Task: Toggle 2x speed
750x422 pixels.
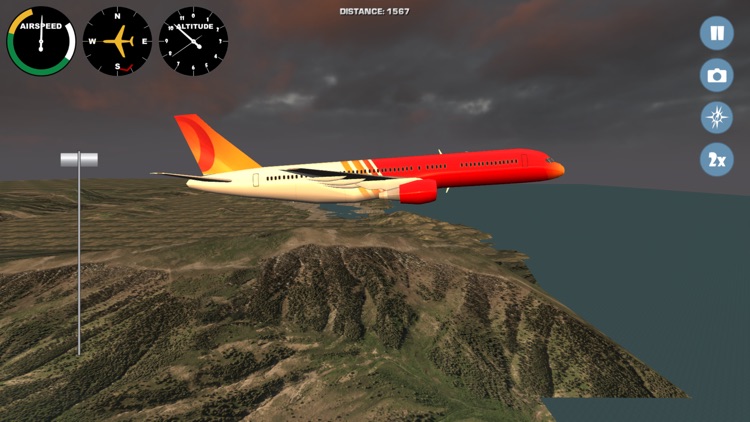Action: [716, 159]
